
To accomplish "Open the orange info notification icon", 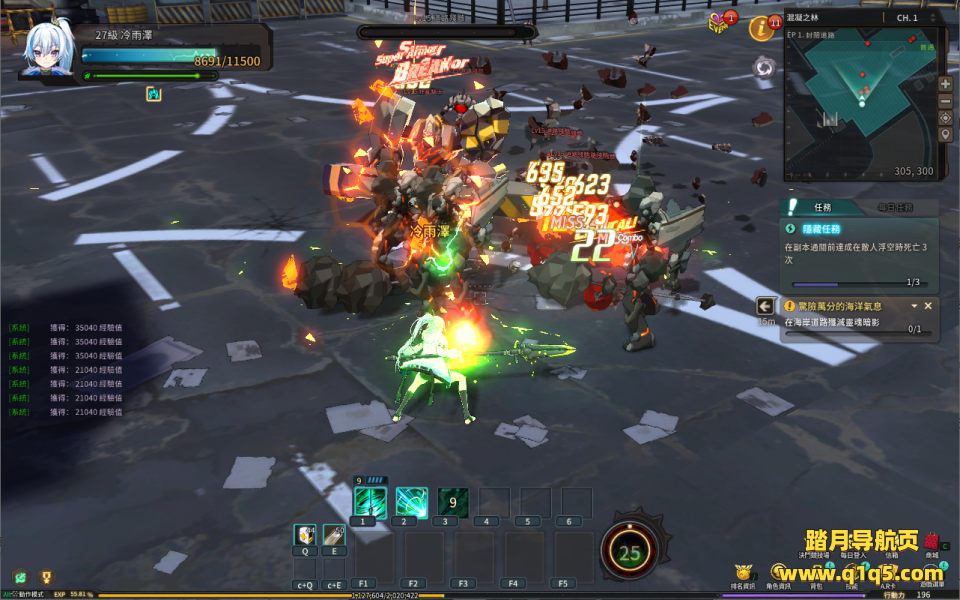I will coord(763,27).
